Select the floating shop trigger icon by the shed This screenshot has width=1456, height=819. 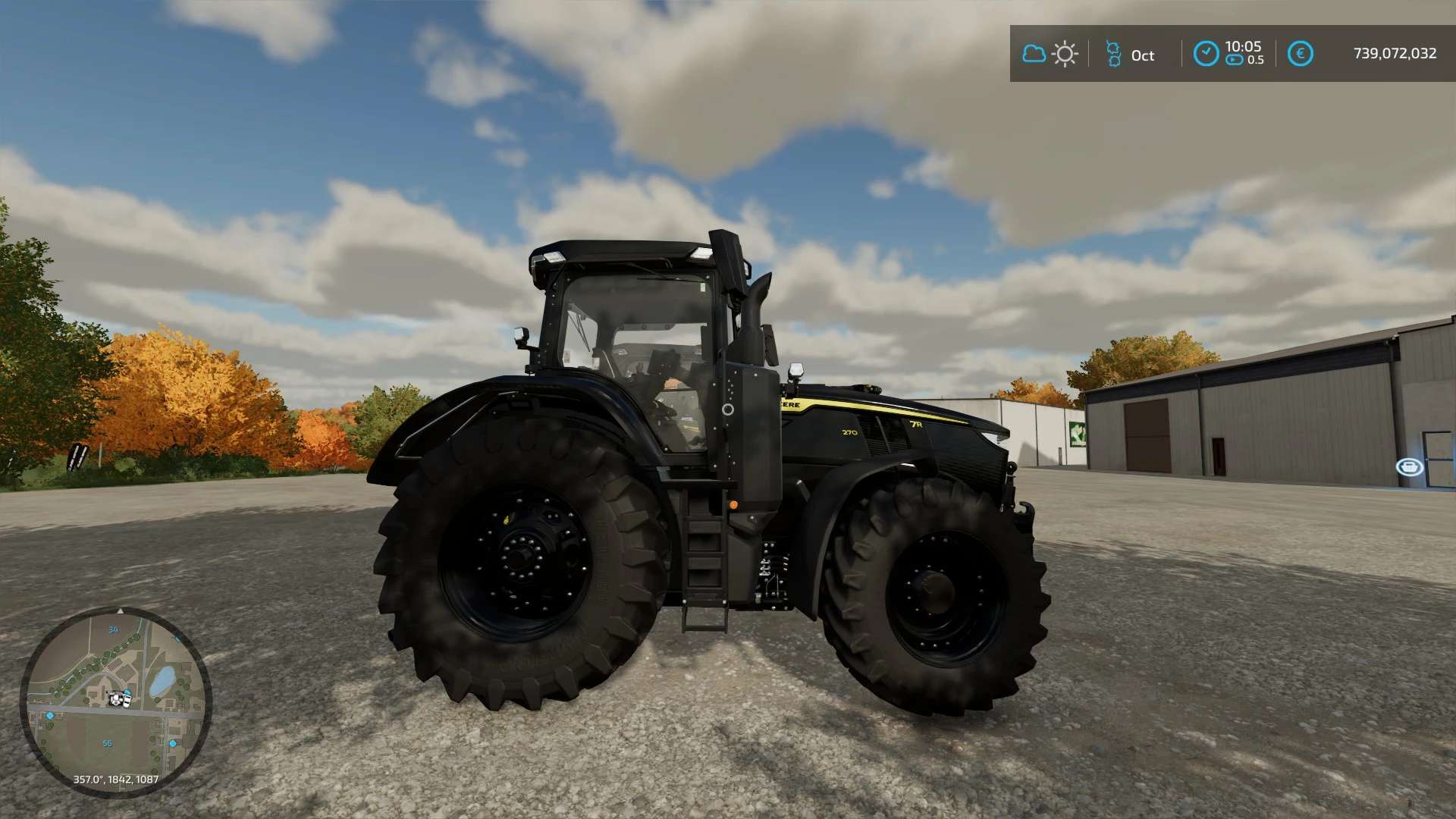point(1409,466)
